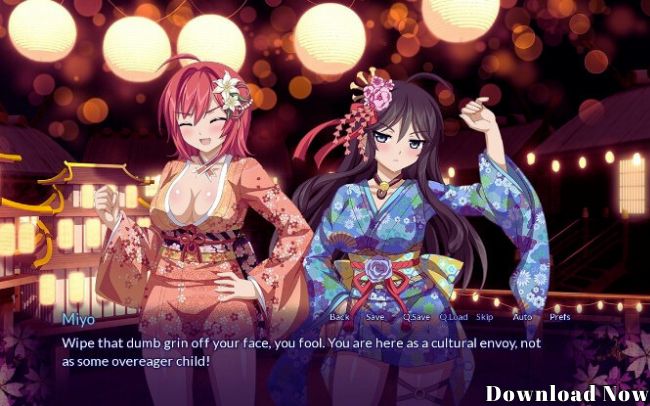This screenshot has height=406, width=650.
Task: Quick save with Q.Save
Action: coord(415,316)
